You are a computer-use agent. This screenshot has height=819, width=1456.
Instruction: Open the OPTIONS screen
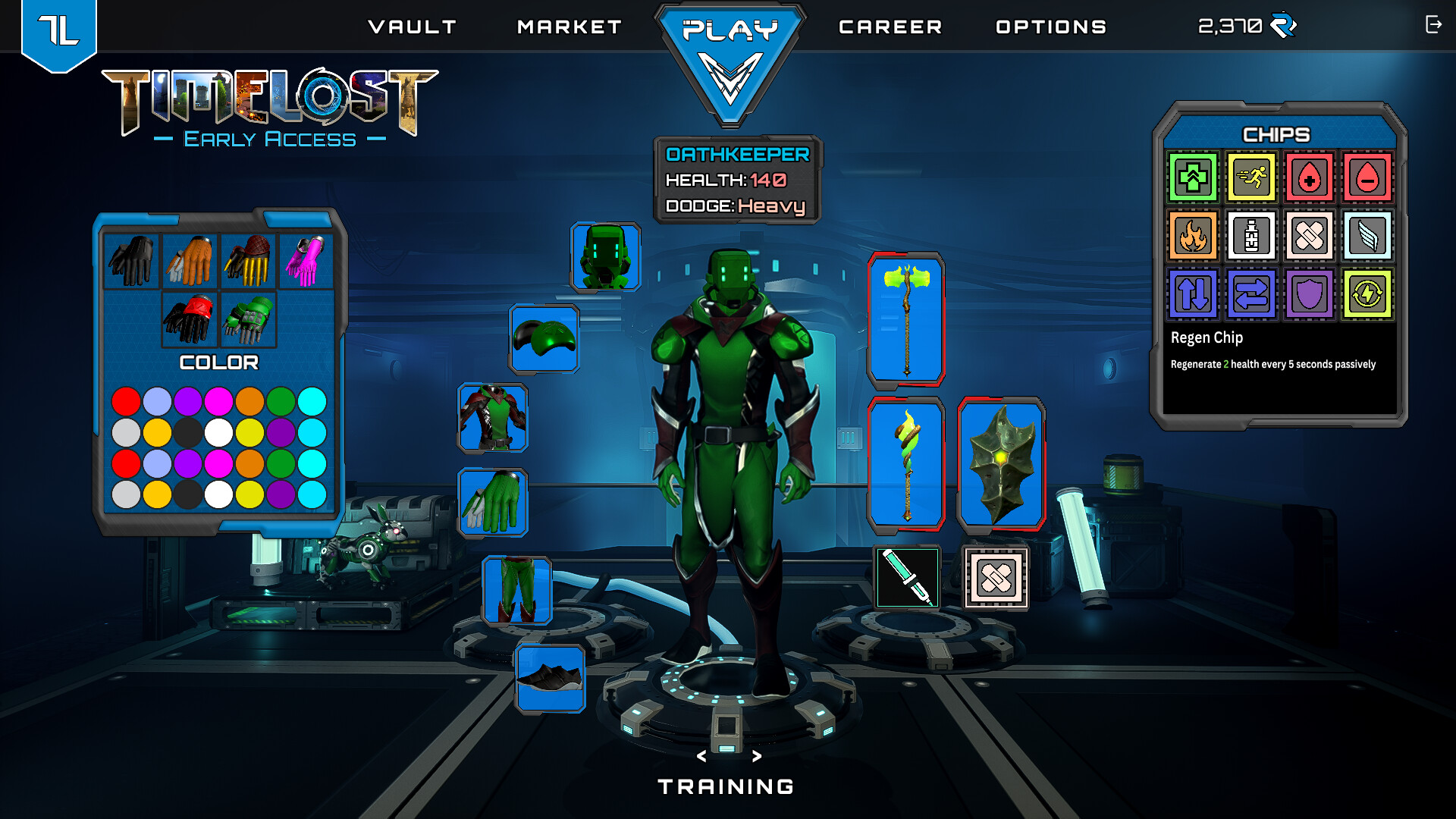click(x=1051, y=27)
